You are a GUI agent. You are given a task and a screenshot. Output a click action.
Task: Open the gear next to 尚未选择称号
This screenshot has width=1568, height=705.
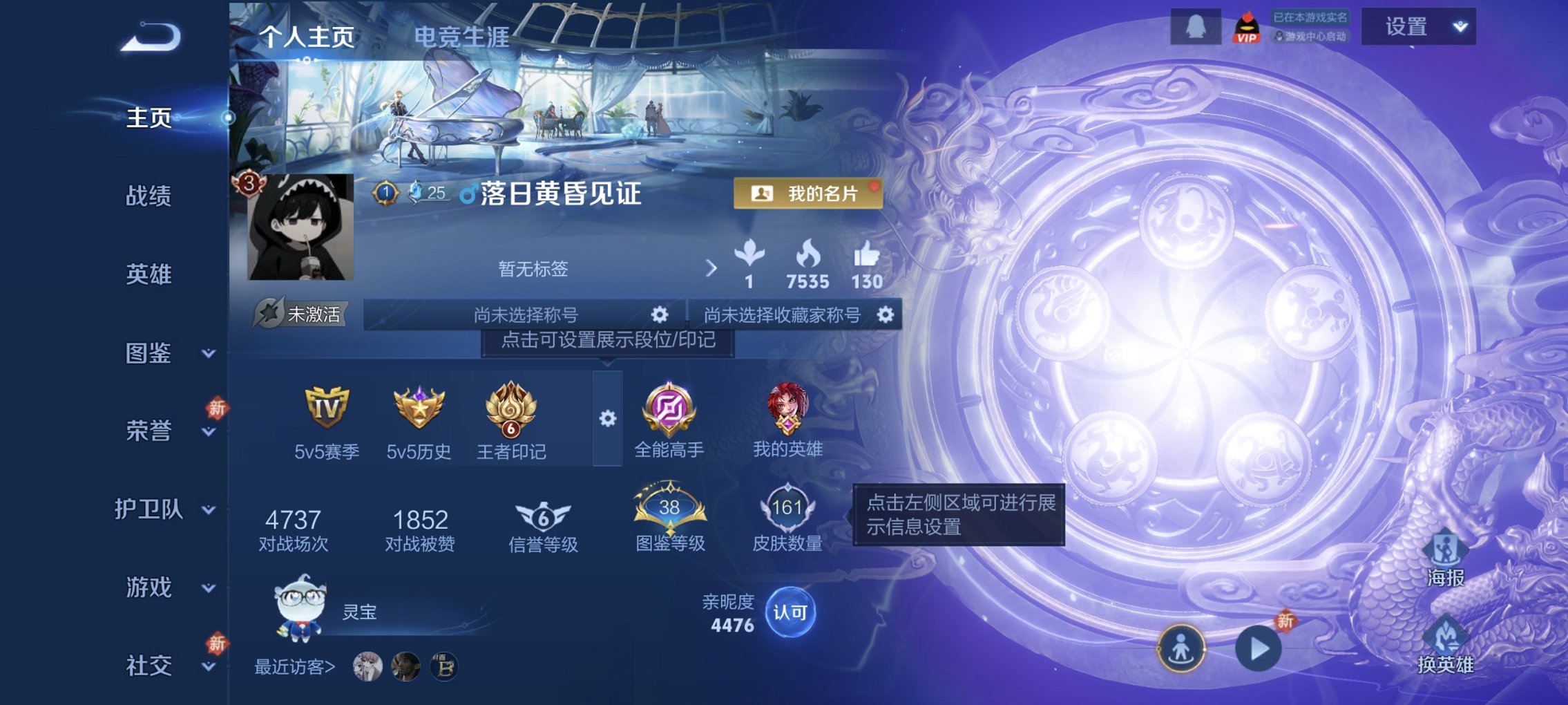[x=660, y=314]
